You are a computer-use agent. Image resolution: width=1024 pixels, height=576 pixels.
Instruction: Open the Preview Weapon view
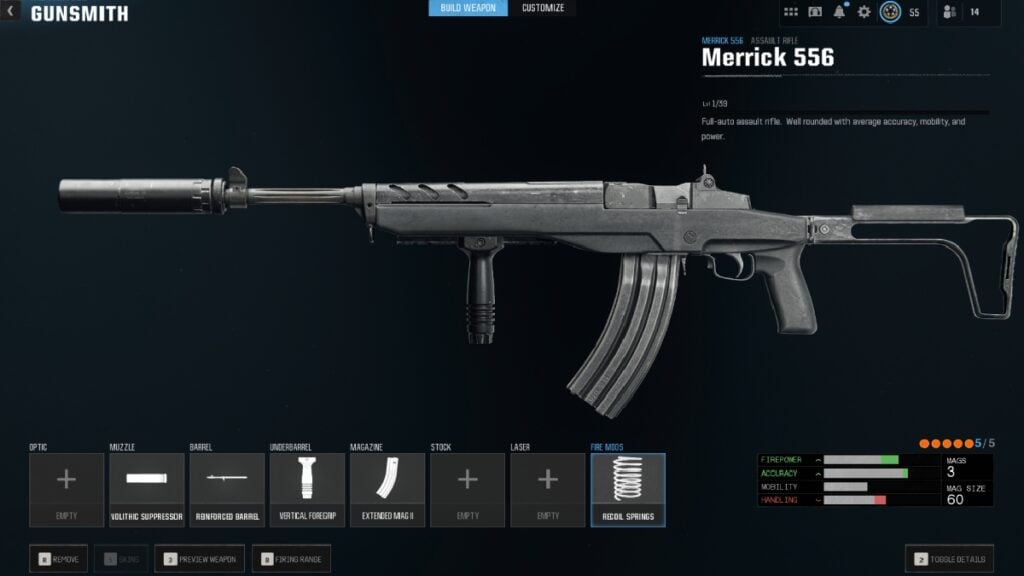click(199, 559)
